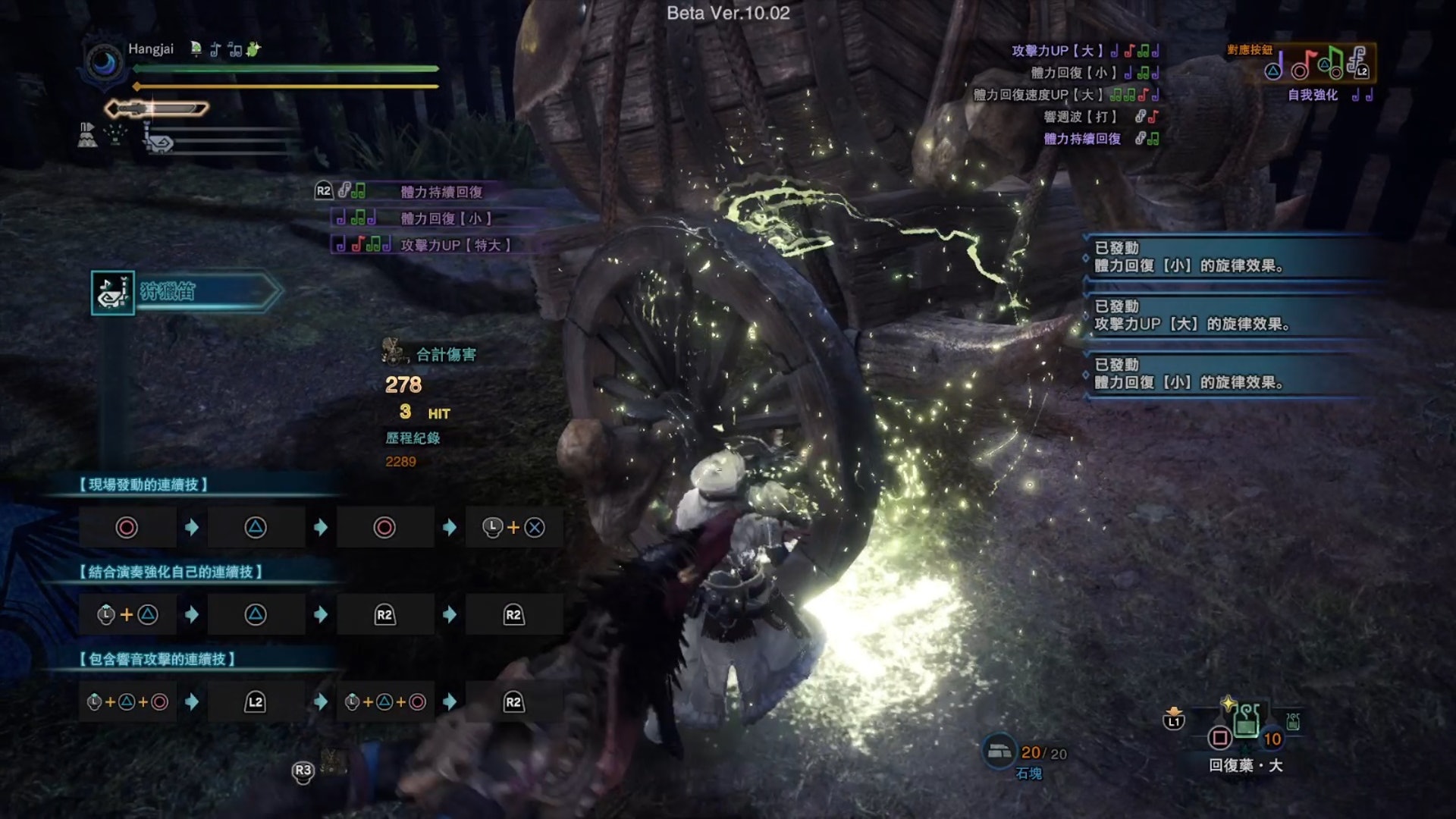Click the hunting horn weapon icon
Viewport: 1456px width, 819px height.
(113, 292)
